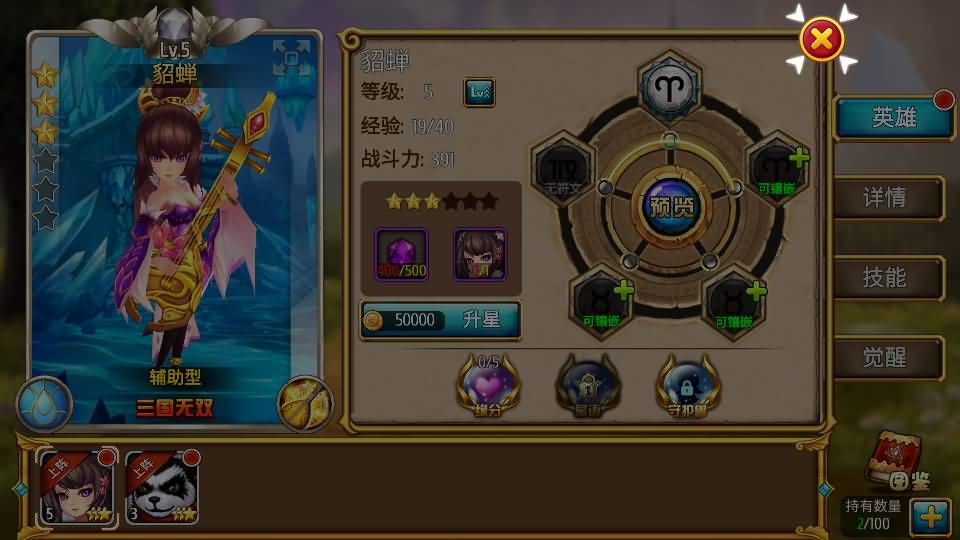Close the hero panel with the X
This screenshot has height=540, width=960.
point(822,40)
